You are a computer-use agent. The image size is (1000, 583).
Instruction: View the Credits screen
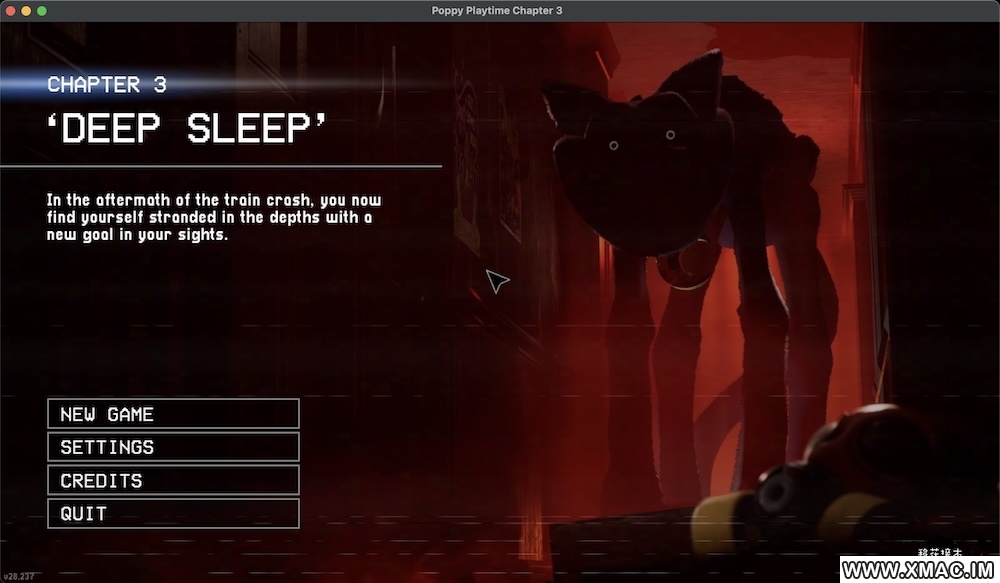[x=173, y=480]
